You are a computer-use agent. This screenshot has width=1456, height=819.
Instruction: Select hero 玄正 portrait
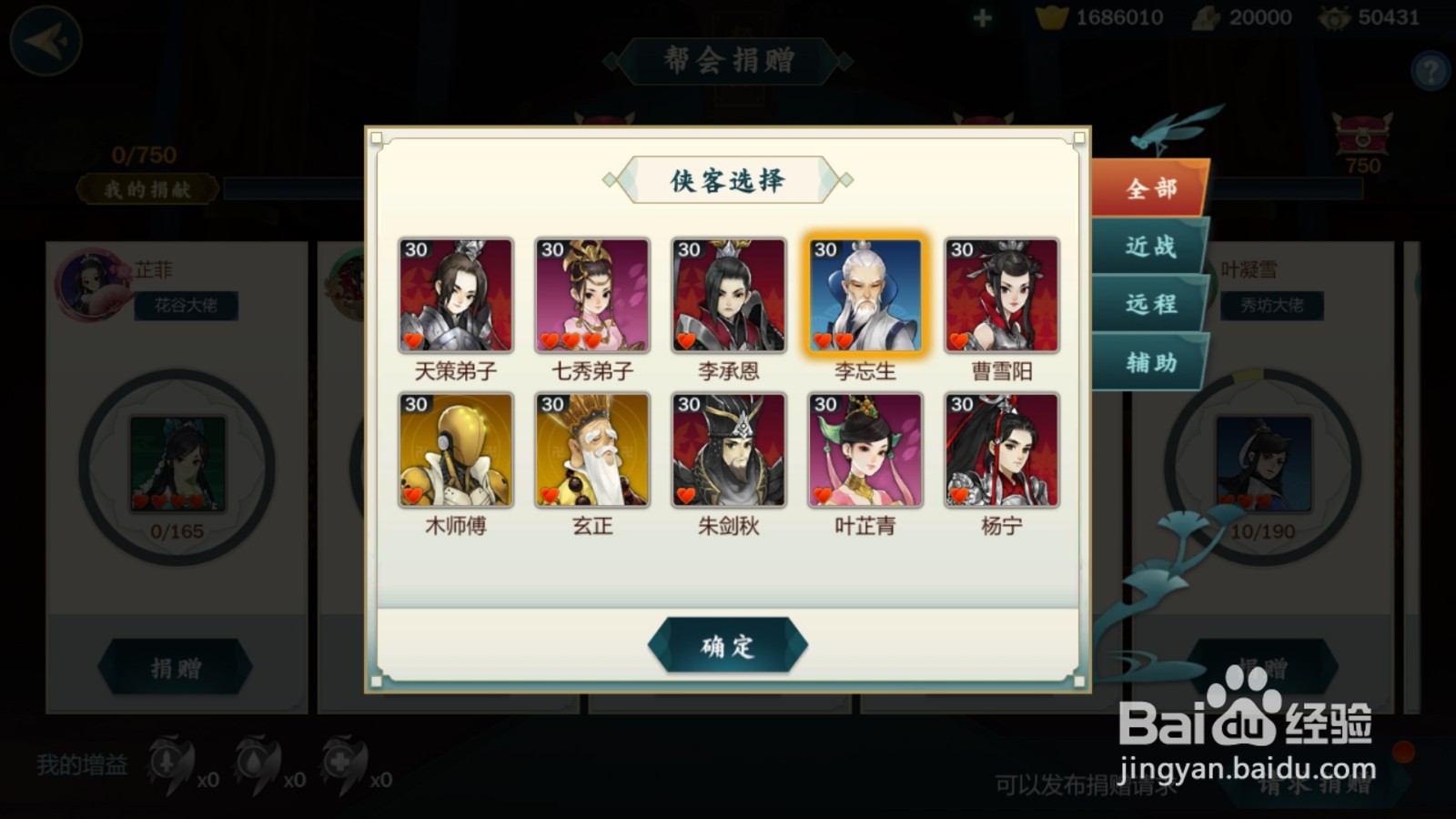[591, 450]
